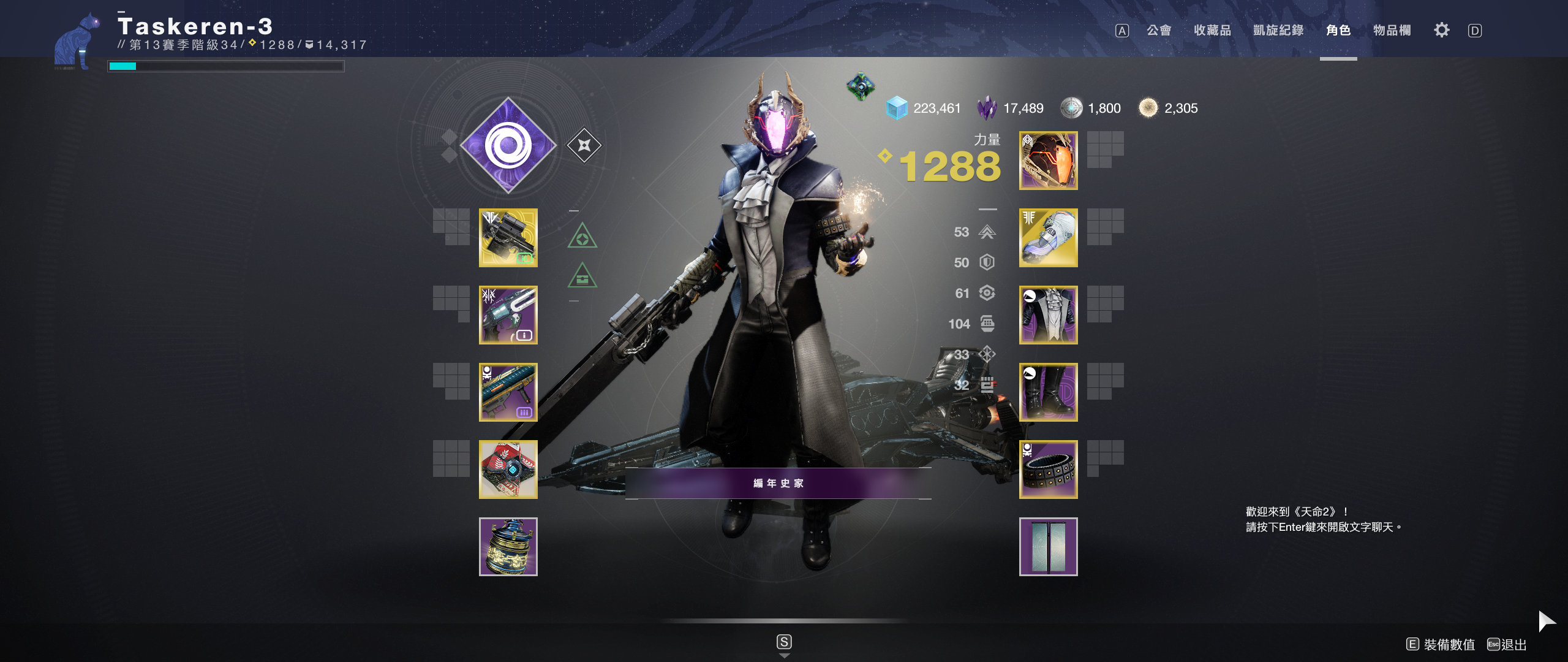Screen dimensions: 1568x662
Task: Open the purple Void subclass diamond
Action: pos(508,146)
